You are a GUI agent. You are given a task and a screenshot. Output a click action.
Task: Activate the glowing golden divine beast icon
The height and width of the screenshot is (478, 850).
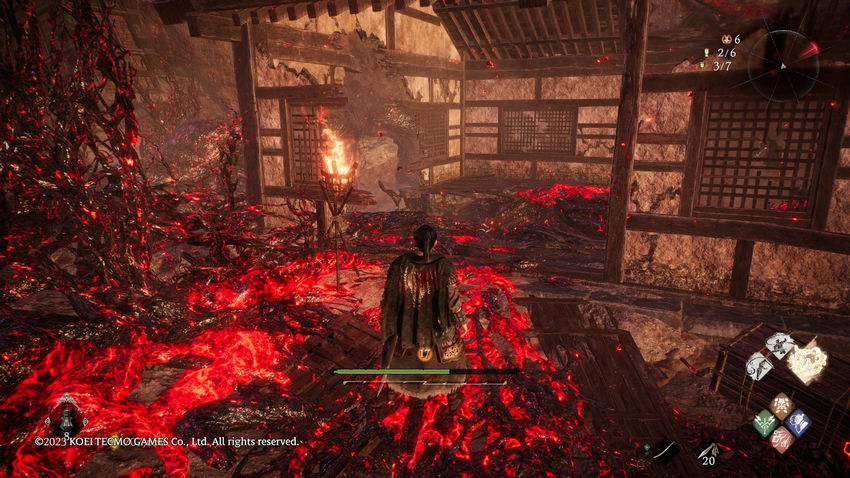point(808,361)
